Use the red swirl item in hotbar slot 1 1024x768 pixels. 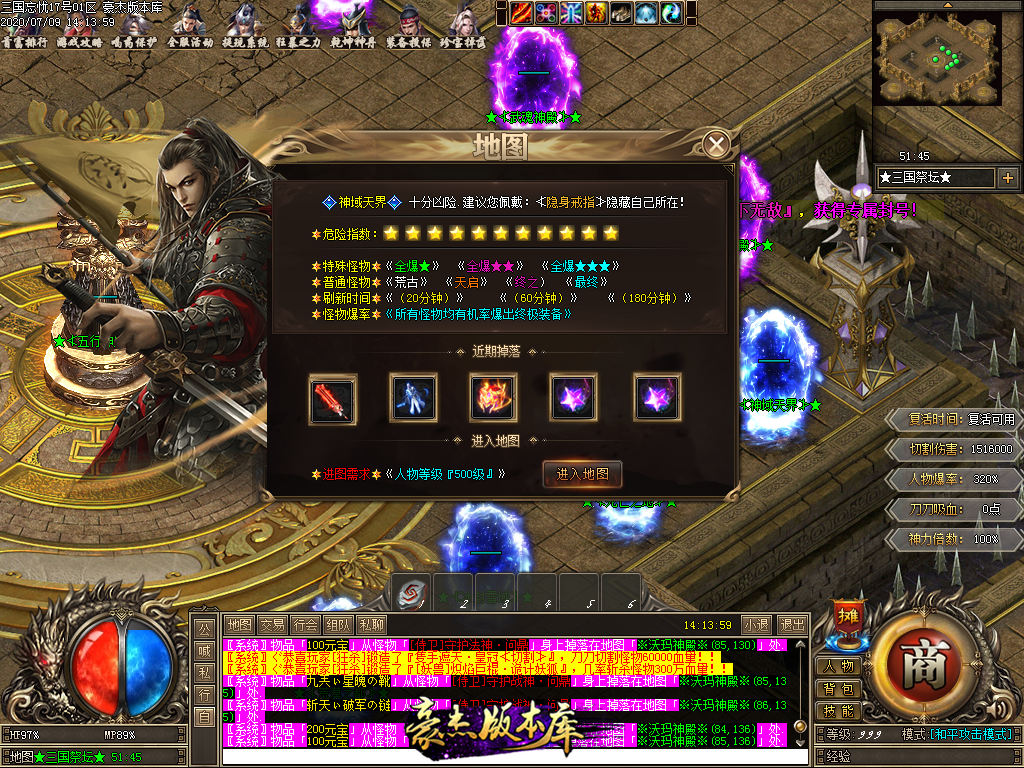pos(410,592)
